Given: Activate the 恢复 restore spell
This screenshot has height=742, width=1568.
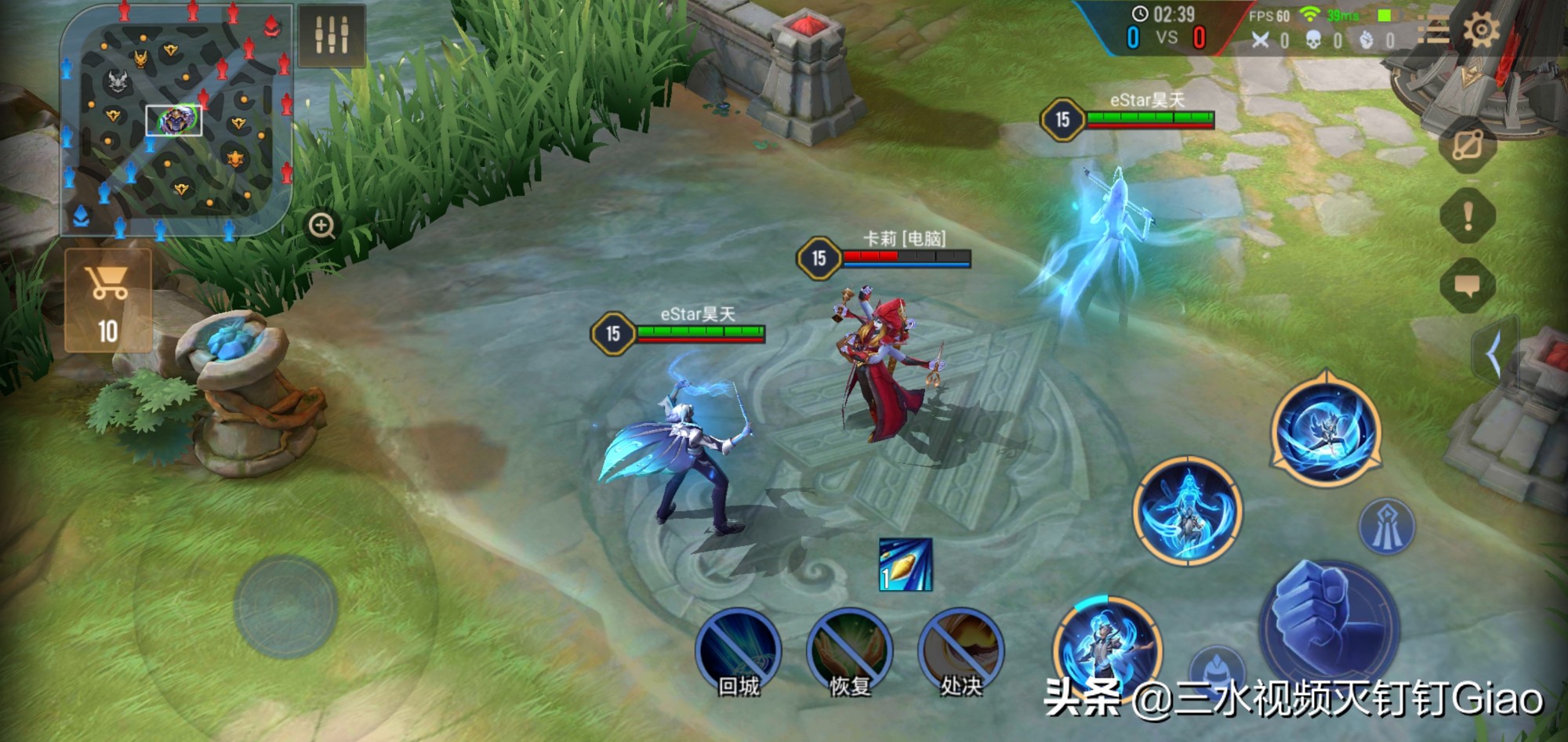Looking at the screenshot, I should [x=849, y=650].
